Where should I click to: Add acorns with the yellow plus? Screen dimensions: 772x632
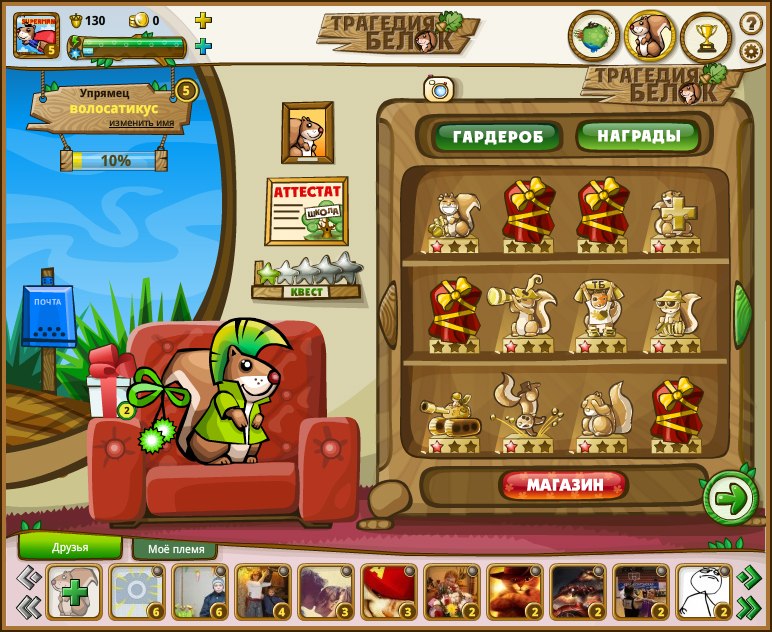pyautogui.click(x=203, y=20)
